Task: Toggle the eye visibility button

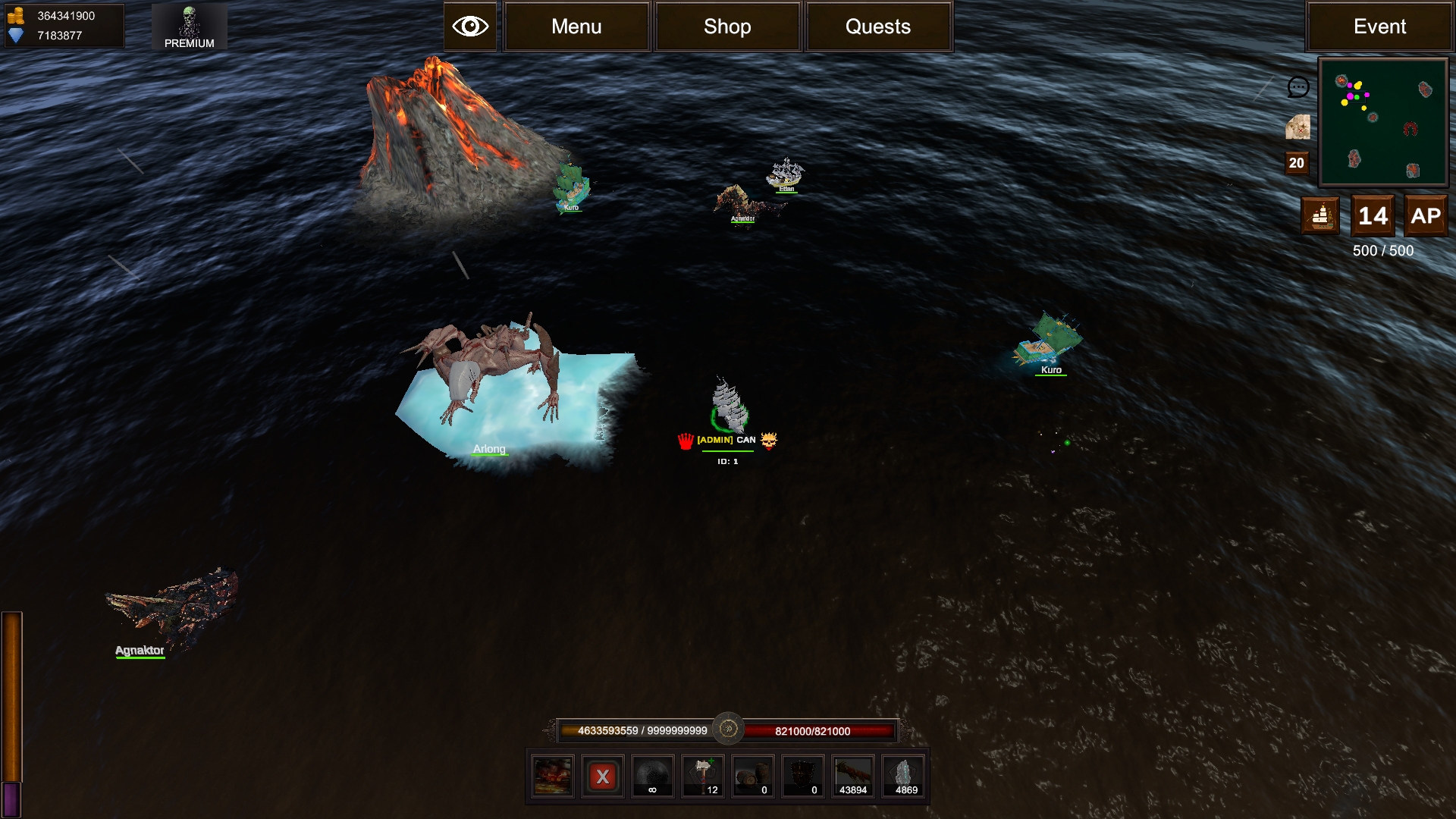Action: tap(470, 27)
